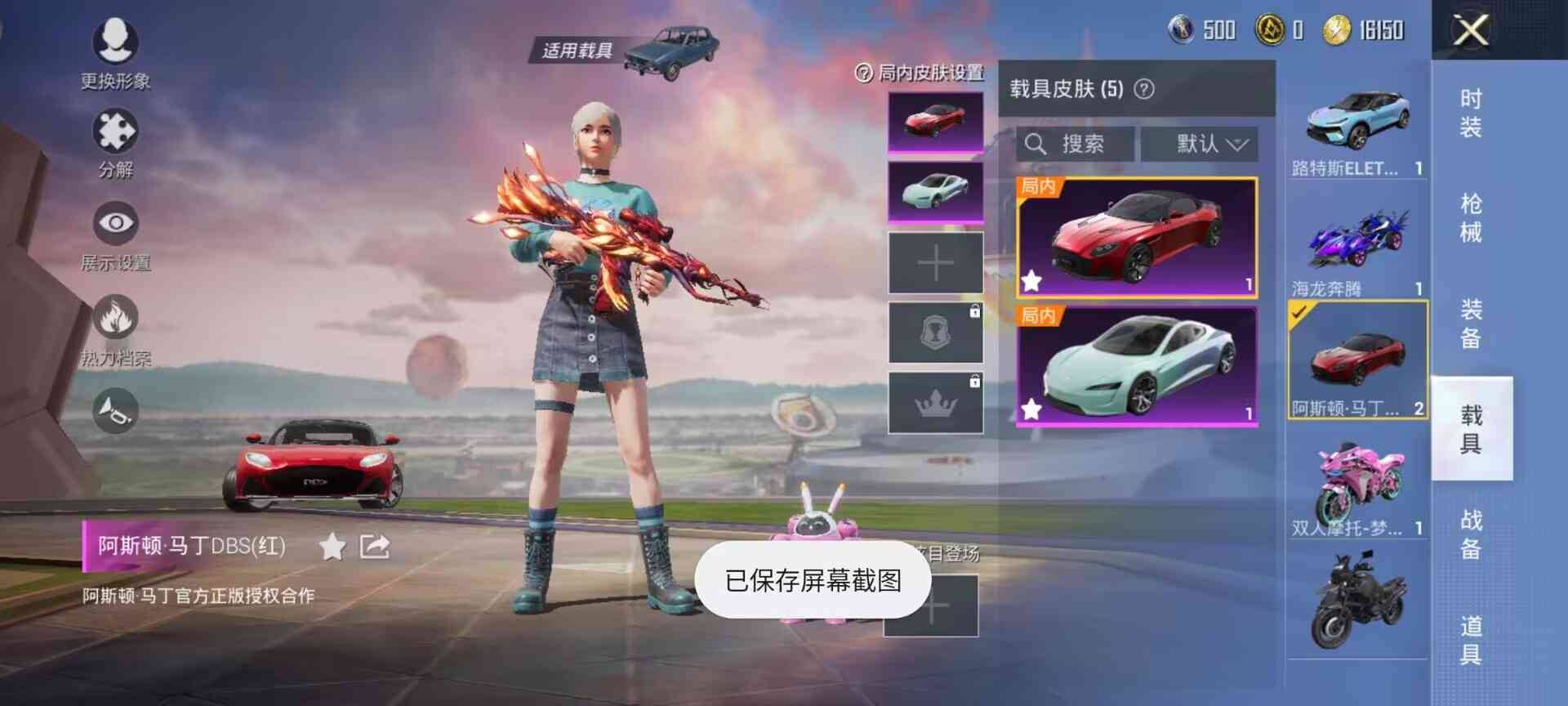1568x706 pixels.
Task: Toggle the star on the red 局内 car skin
Action: tap(1031, 280)
